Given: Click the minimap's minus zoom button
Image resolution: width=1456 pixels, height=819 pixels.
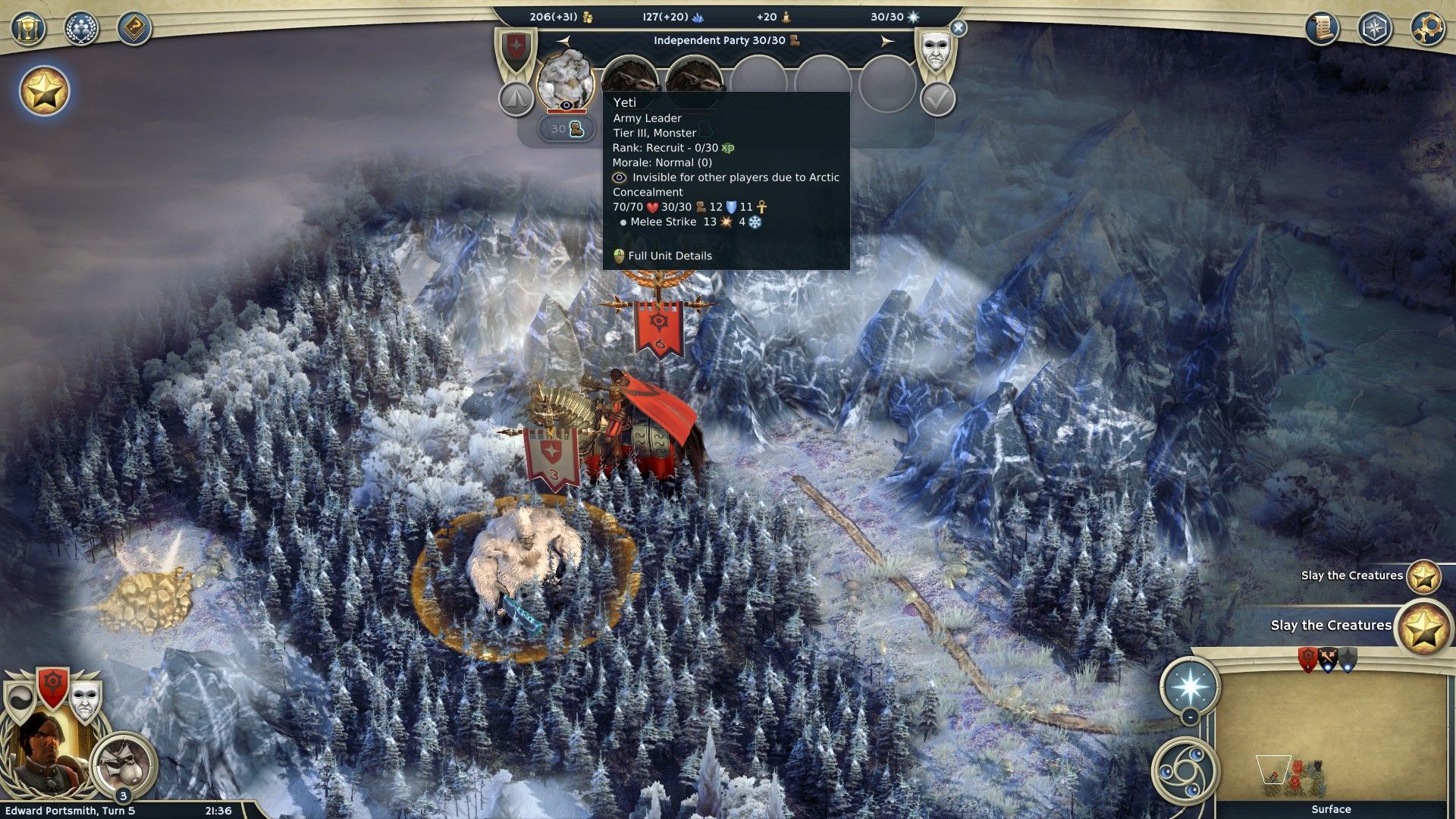Looking at the screenshot, I should tap(1190, 716).
